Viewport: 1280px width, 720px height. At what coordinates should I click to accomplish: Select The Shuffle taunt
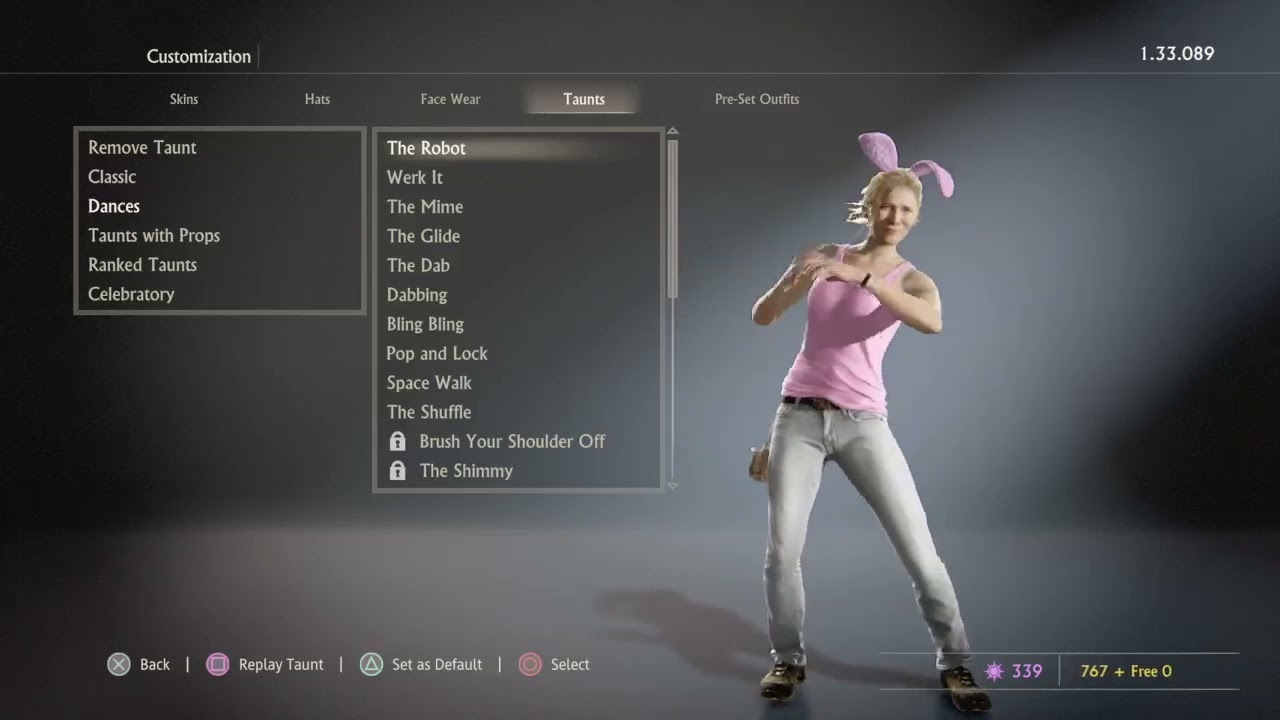click(x=429, y=412)
